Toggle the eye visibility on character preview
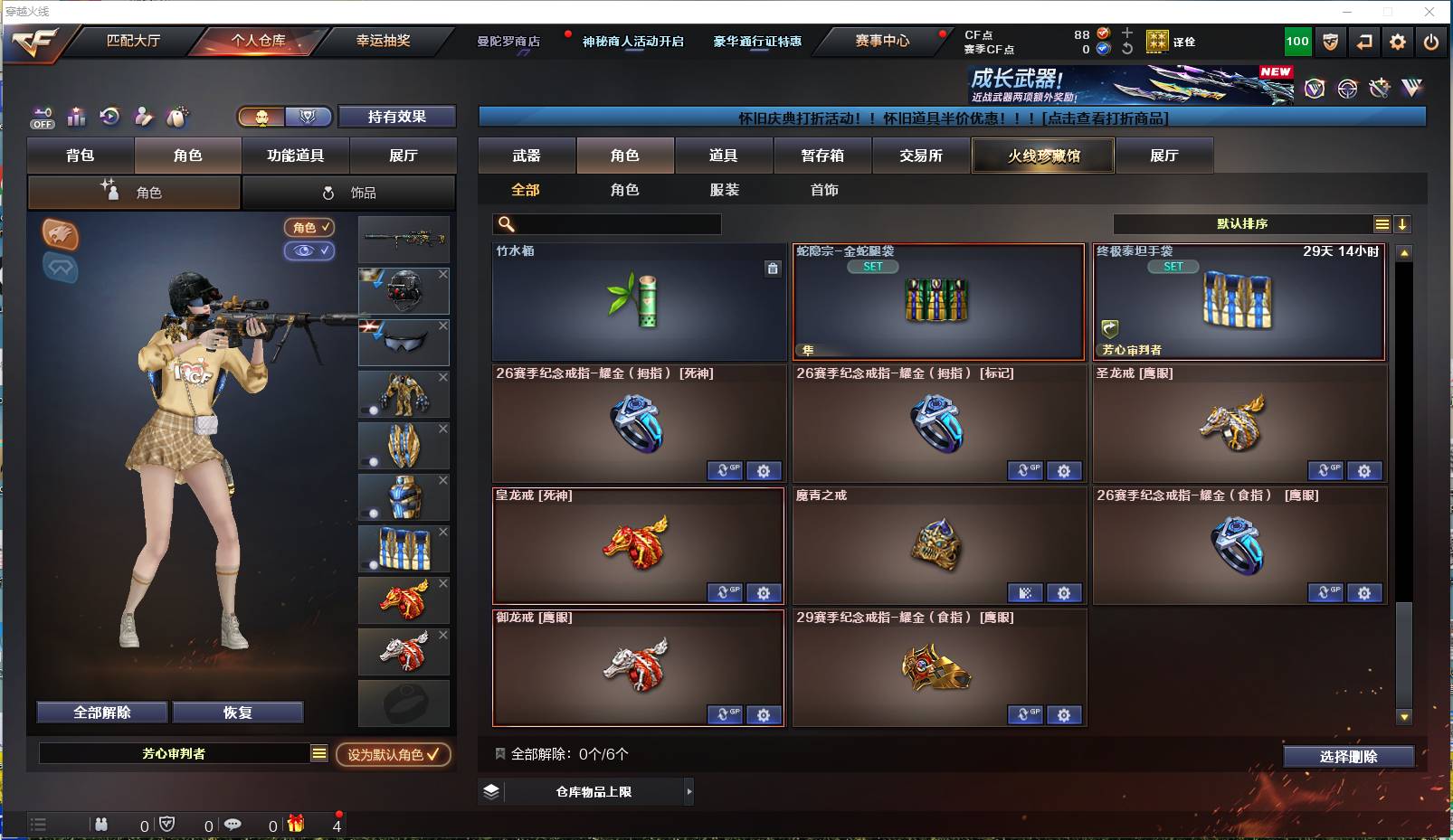This screenshot has width=1453, height=840. [308, 251]
